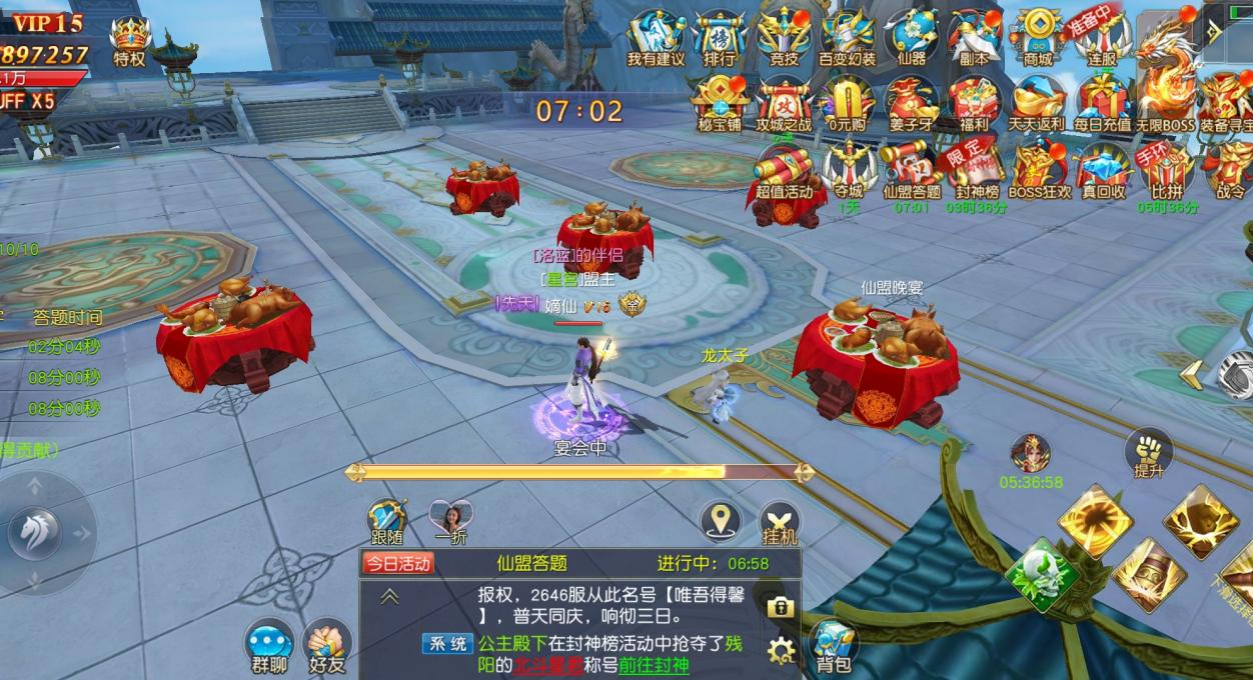Open the 商城 shop
1253x680 pixels.
click(1038, 38)
